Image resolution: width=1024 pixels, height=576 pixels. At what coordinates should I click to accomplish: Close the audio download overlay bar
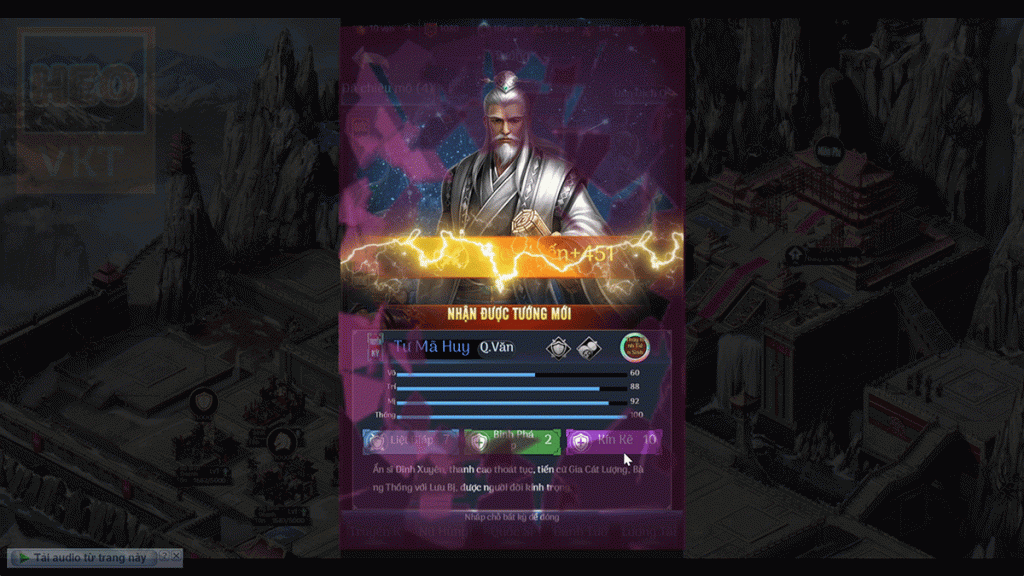pos(177,555)
